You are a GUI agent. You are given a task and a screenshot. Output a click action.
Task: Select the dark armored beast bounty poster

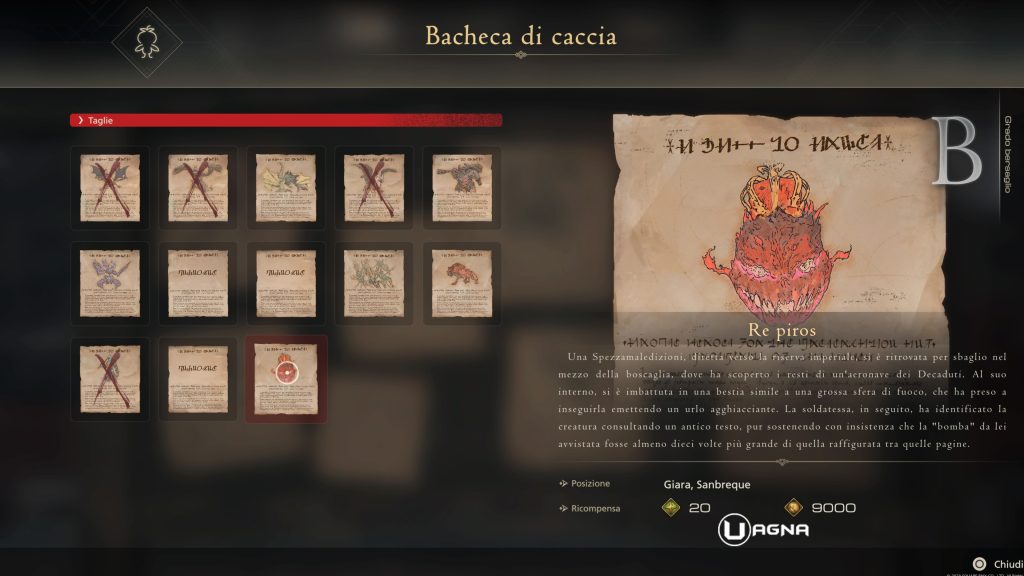point(461,188)
